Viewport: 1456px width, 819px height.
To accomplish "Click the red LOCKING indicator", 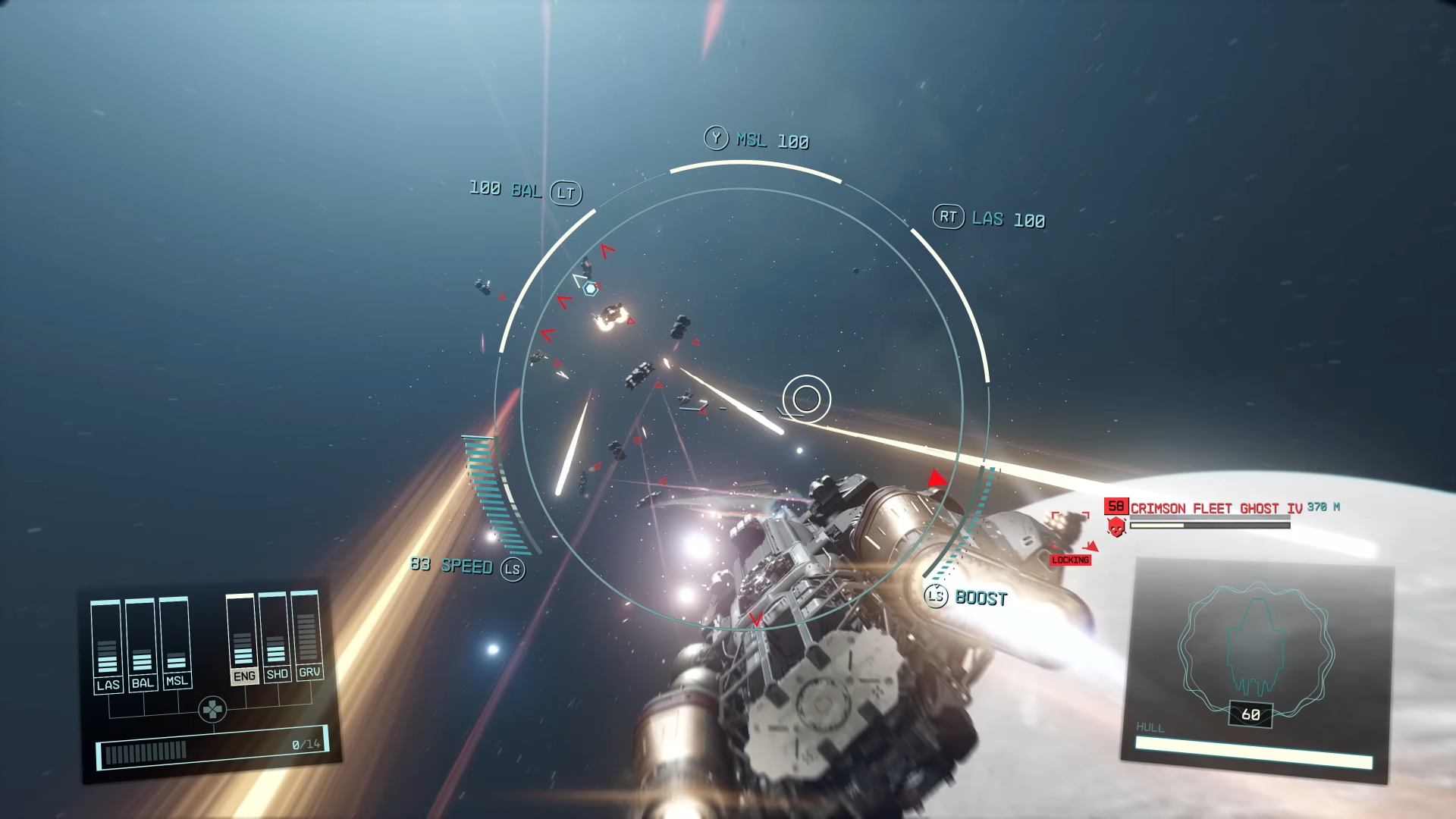I will (x=1069, y=560).
